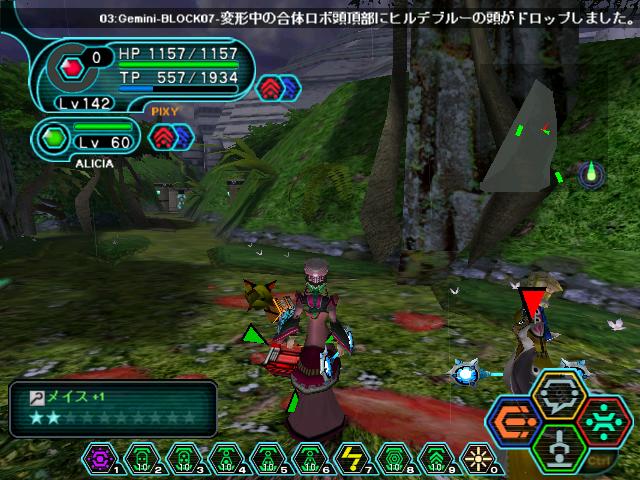Viewport: 640px width, 480px height.
Task: Use the green item in hotbar slot 2
Action: coord(141,457)
